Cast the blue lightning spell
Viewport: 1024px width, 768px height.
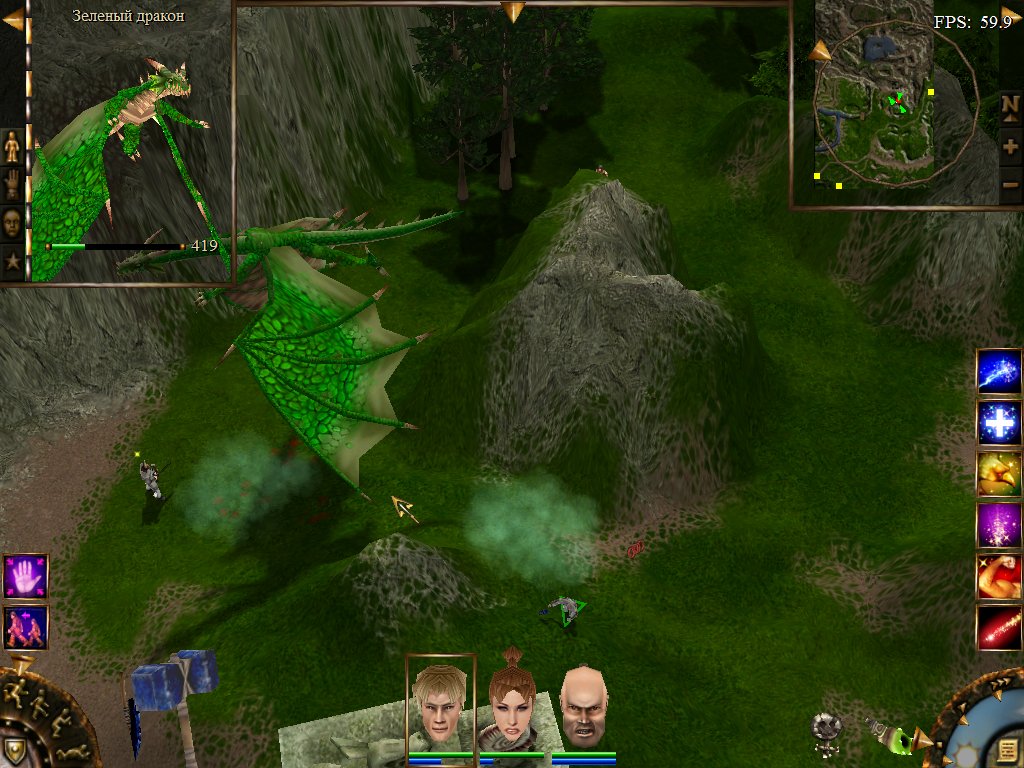(998, 372)
